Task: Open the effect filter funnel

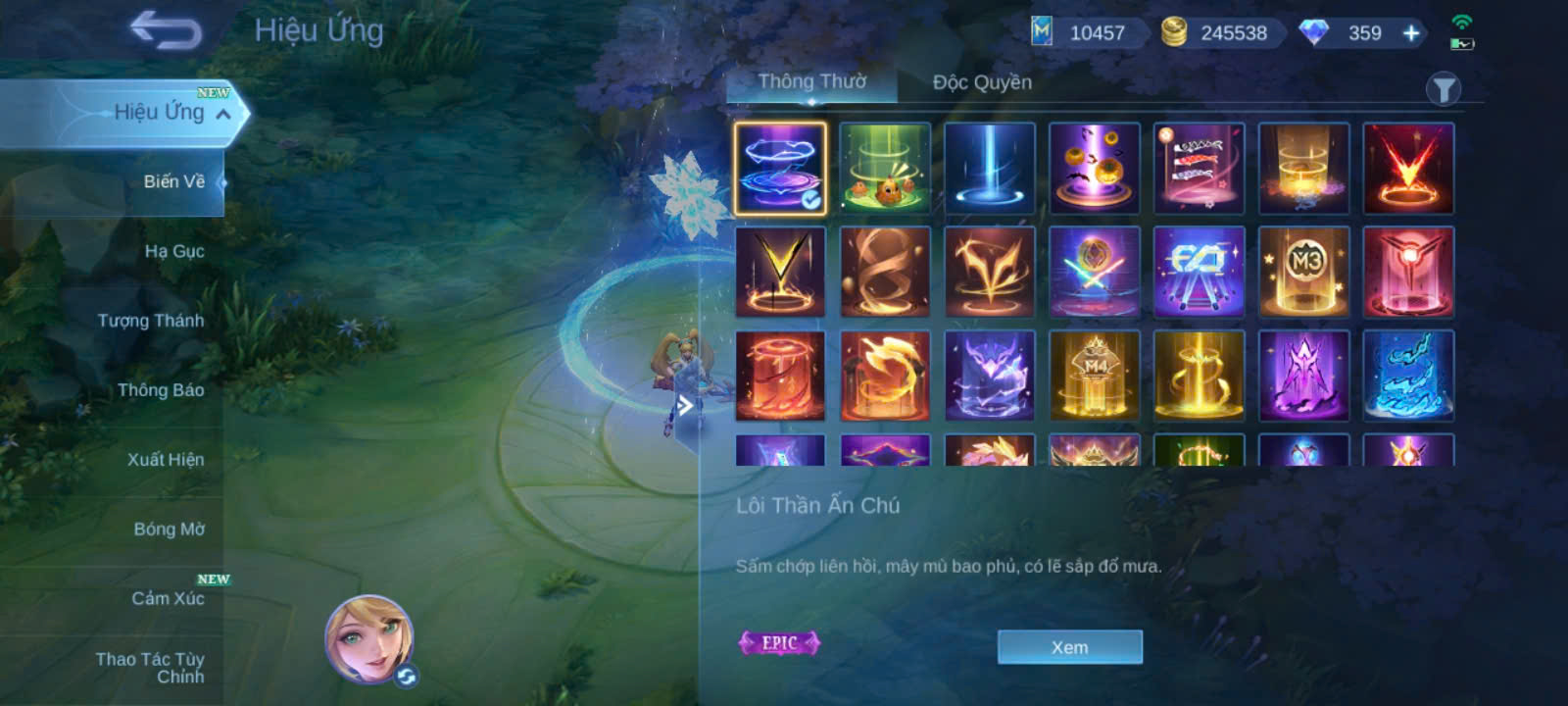Action: [1443, 90]
